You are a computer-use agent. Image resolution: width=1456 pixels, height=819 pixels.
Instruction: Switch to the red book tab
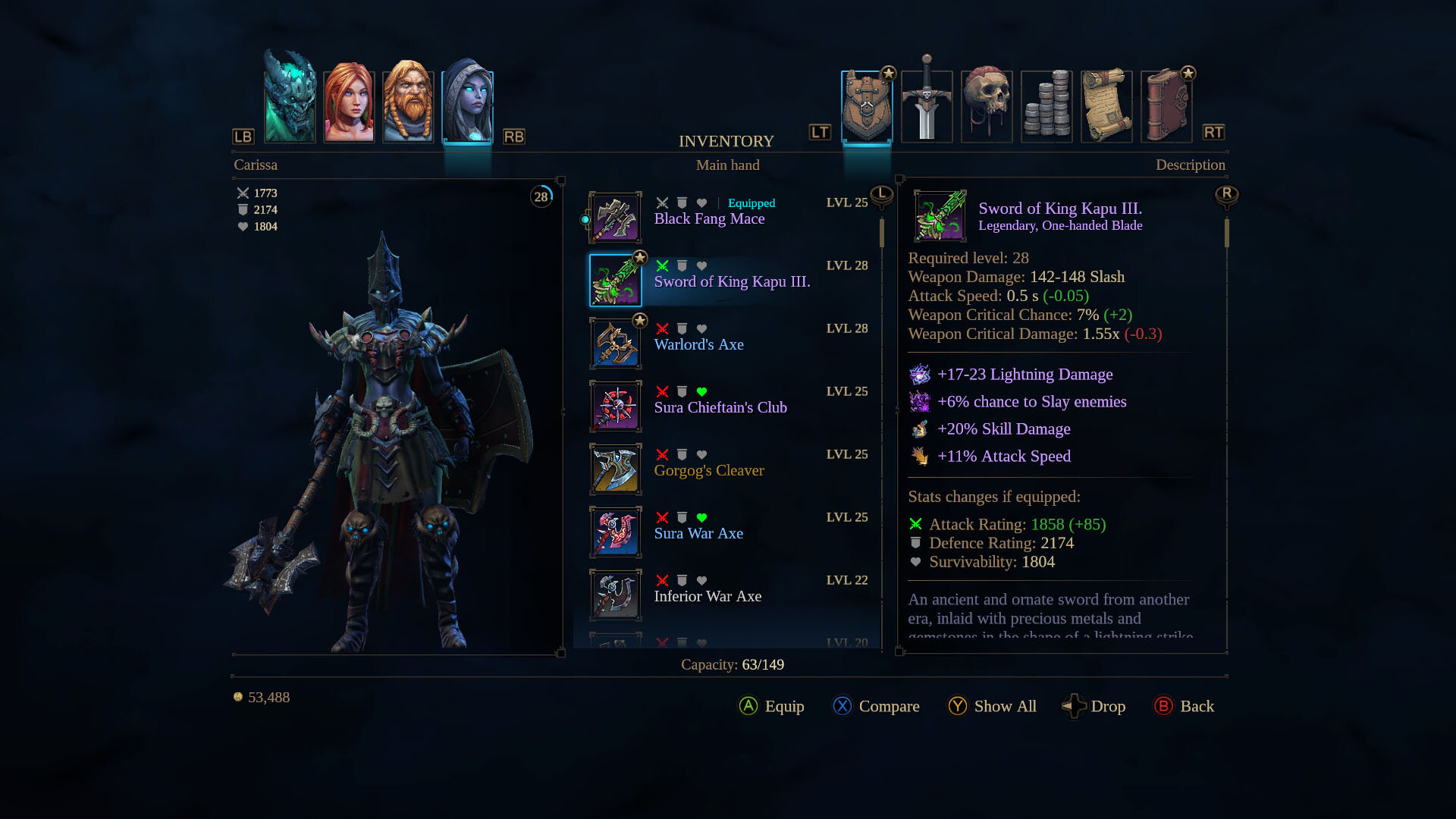[1166, 105]
